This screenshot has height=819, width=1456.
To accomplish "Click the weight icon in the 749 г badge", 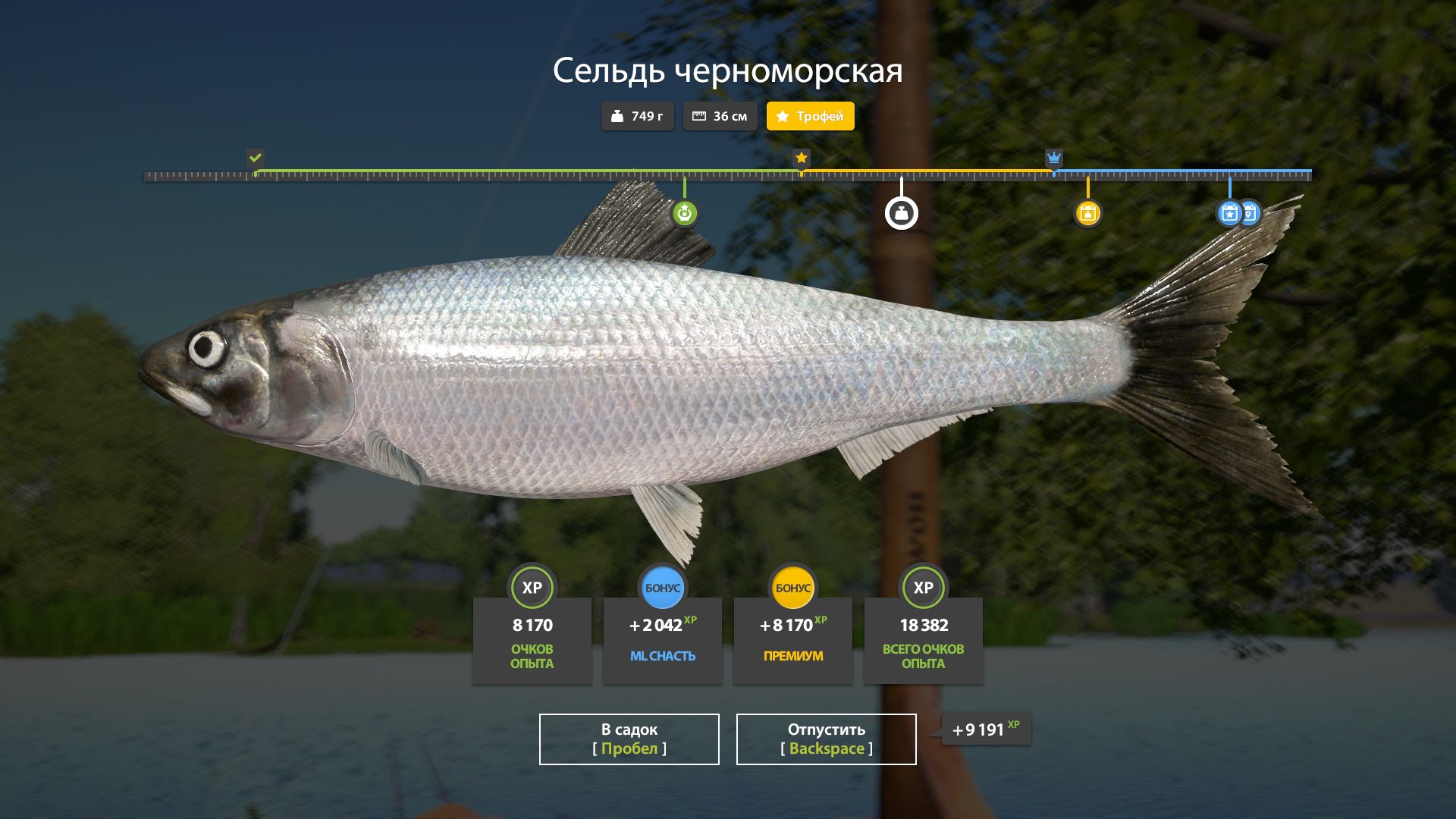I will pos(618,116).
